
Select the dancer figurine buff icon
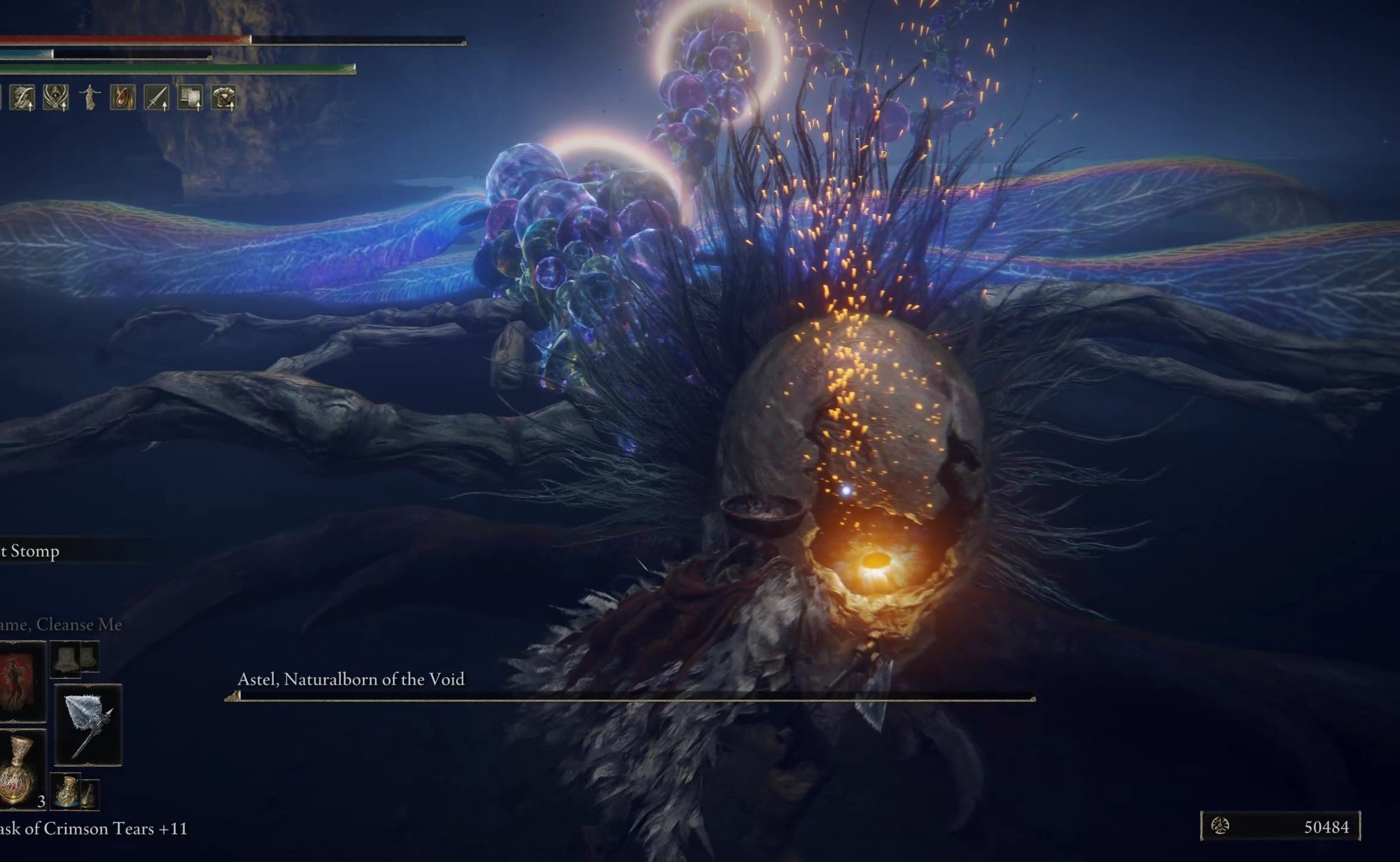90,97
